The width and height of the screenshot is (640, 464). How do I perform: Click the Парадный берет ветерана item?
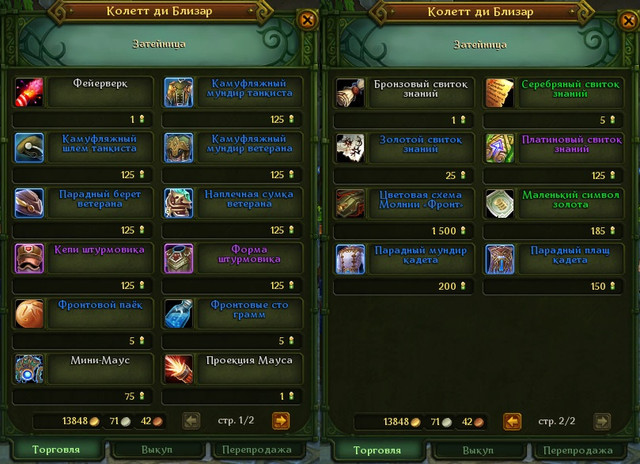(30, 203)
